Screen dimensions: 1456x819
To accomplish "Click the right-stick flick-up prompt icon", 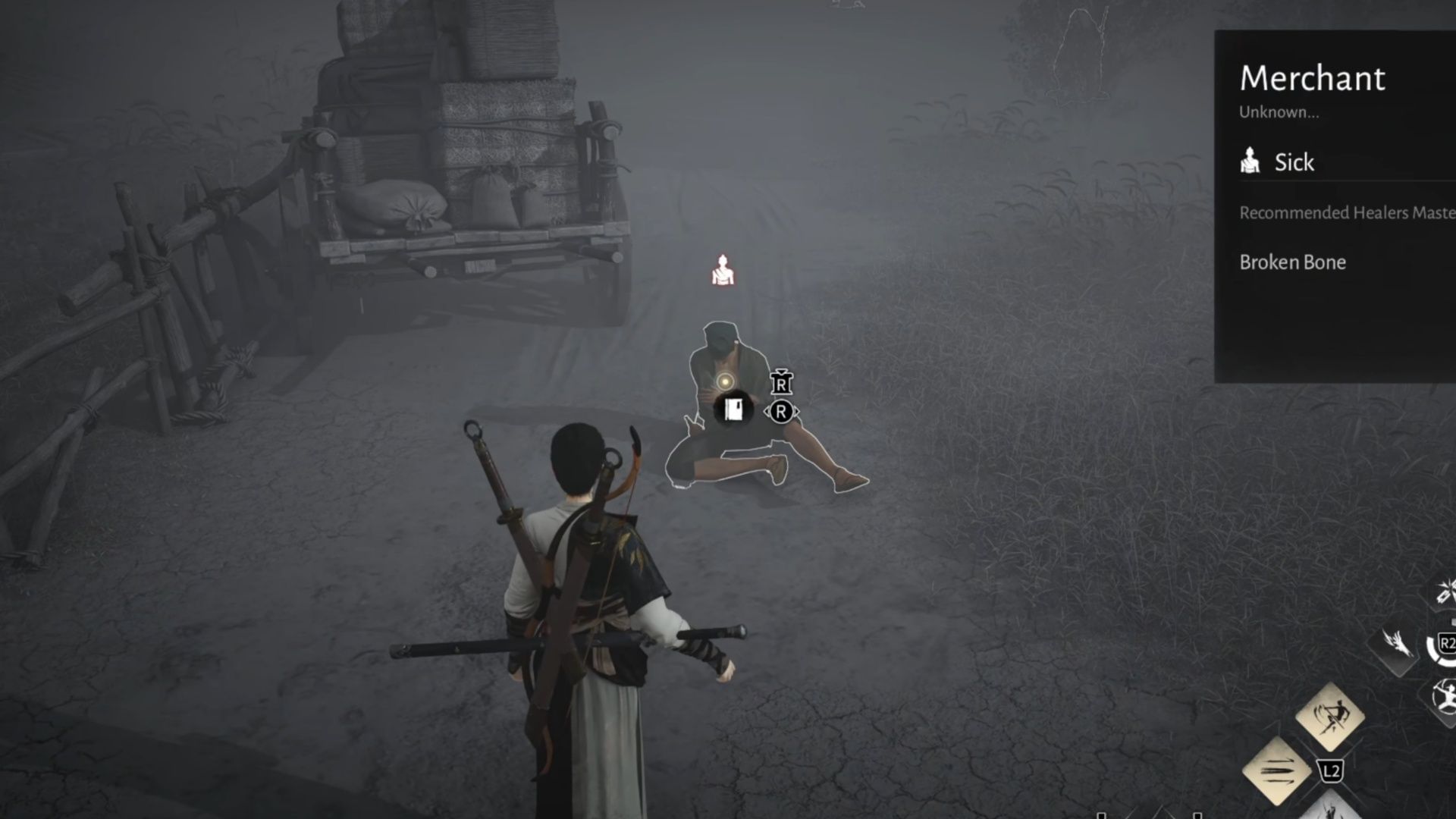I will point(782,383).
